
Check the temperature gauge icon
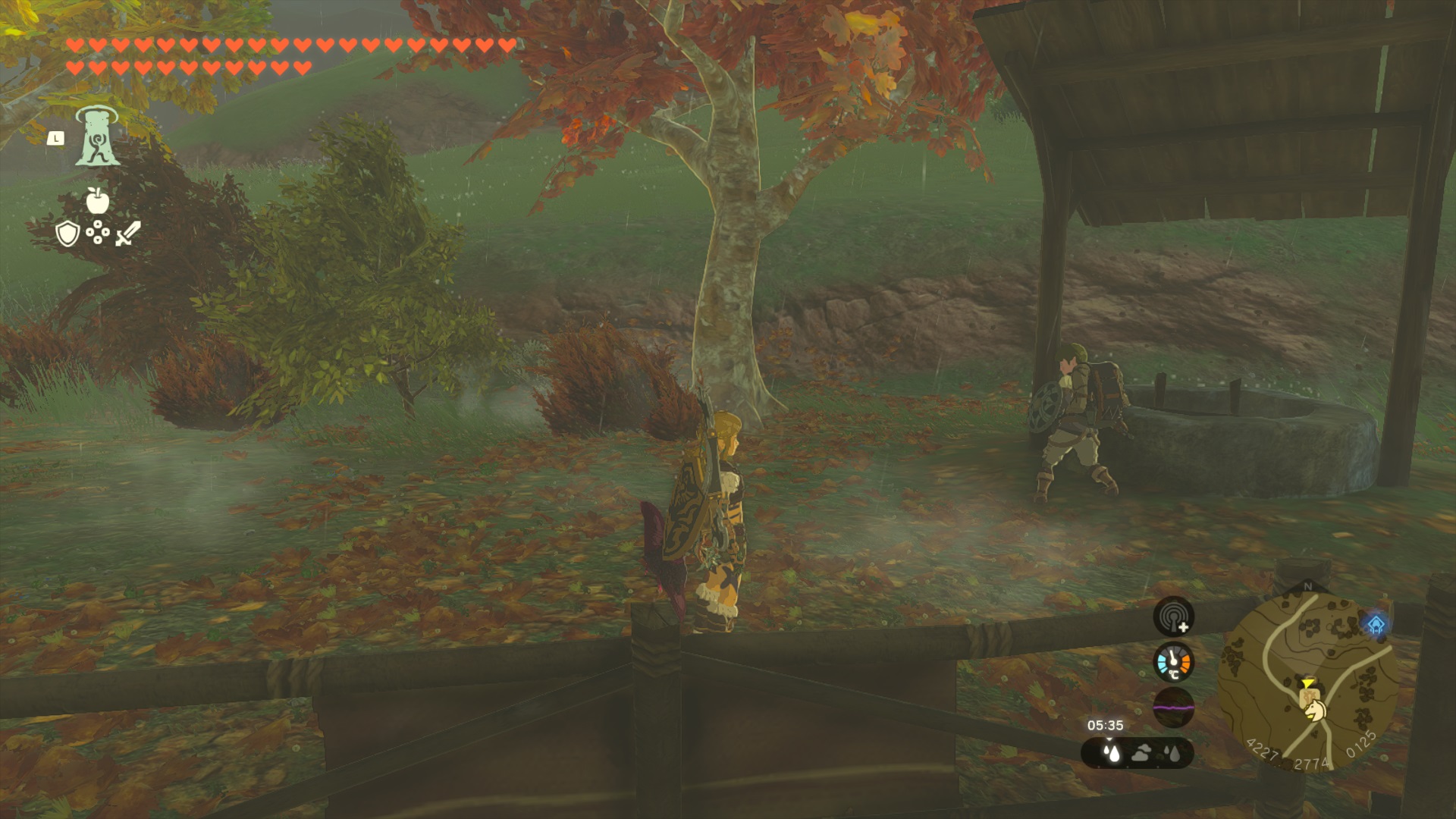click(x=1173, y=662)
